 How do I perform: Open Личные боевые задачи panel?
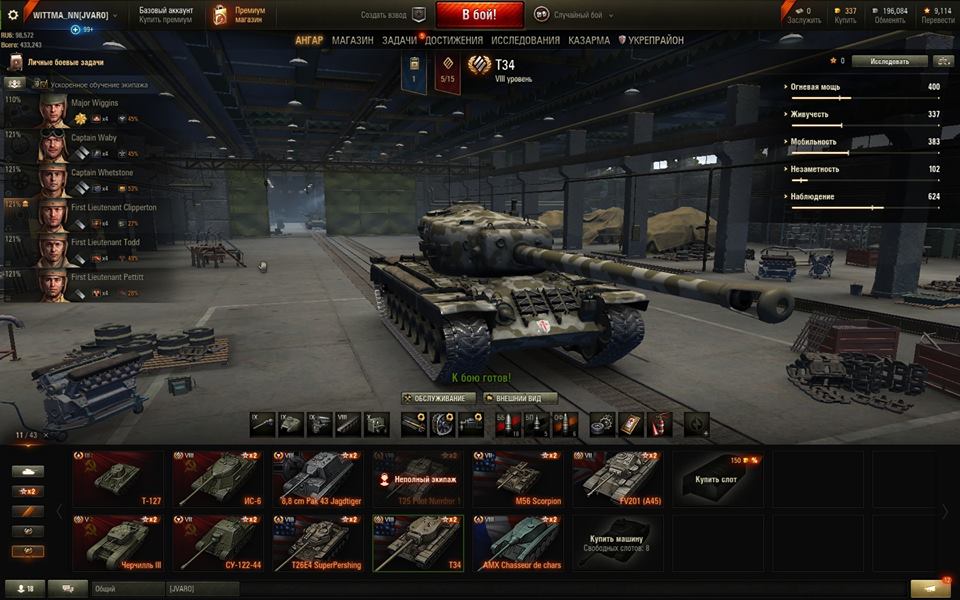pyautogui.click(x=60, y=62)
